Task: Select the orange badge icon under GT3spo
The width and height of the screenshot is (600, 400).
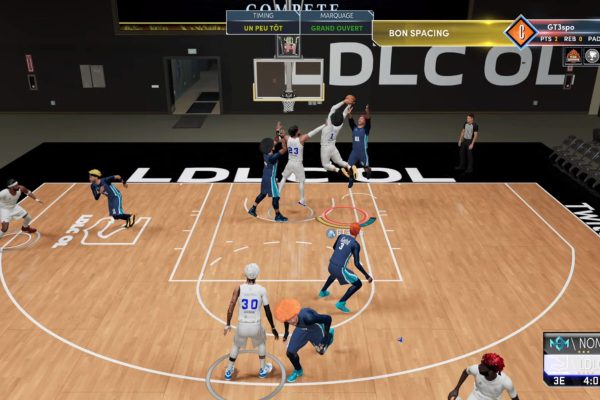Action: (574, 56)
